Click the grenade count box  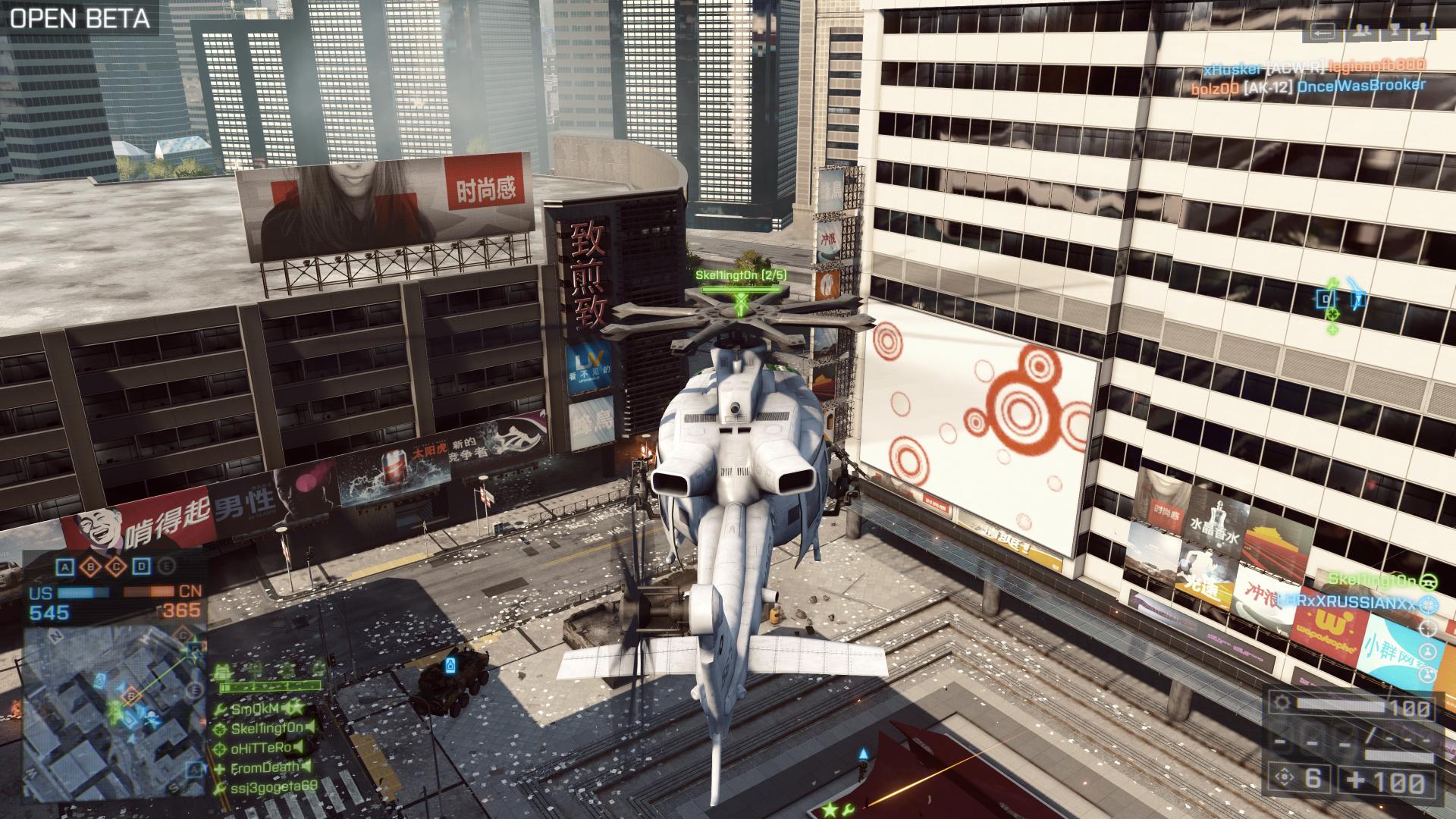tap(1298, 779)
